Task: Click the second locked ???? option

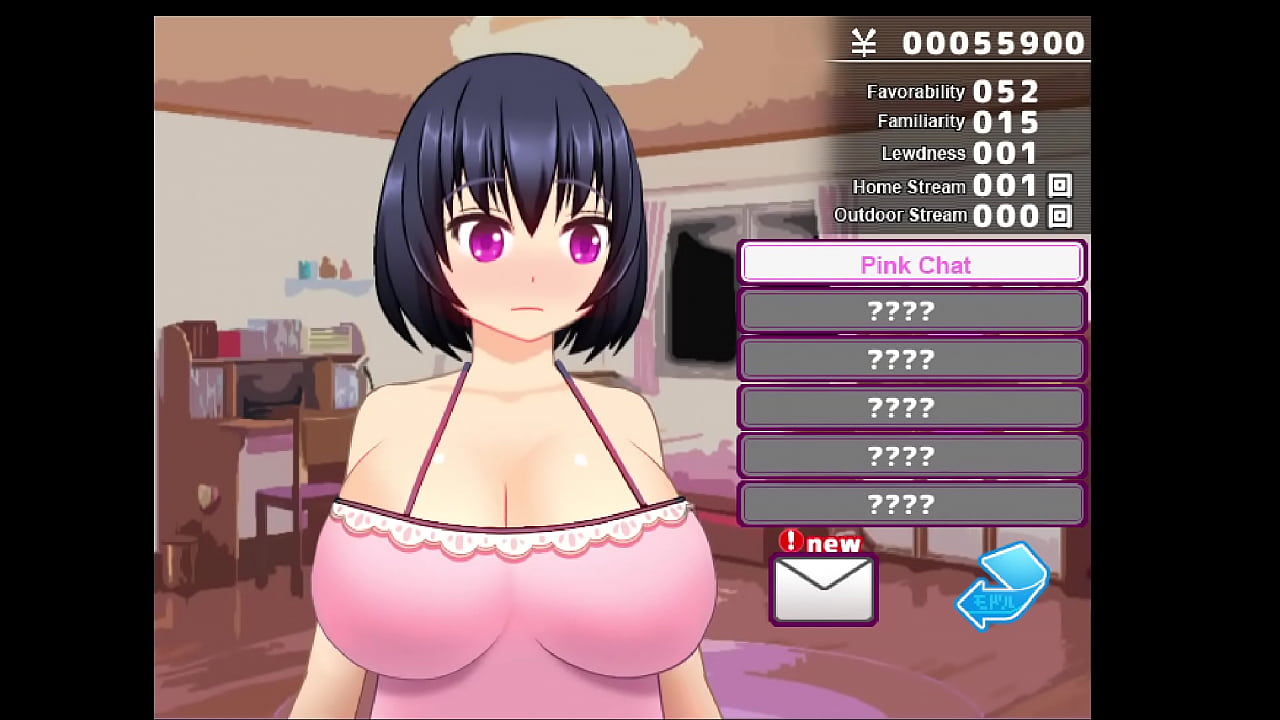Action: click(x=912, y=359)
